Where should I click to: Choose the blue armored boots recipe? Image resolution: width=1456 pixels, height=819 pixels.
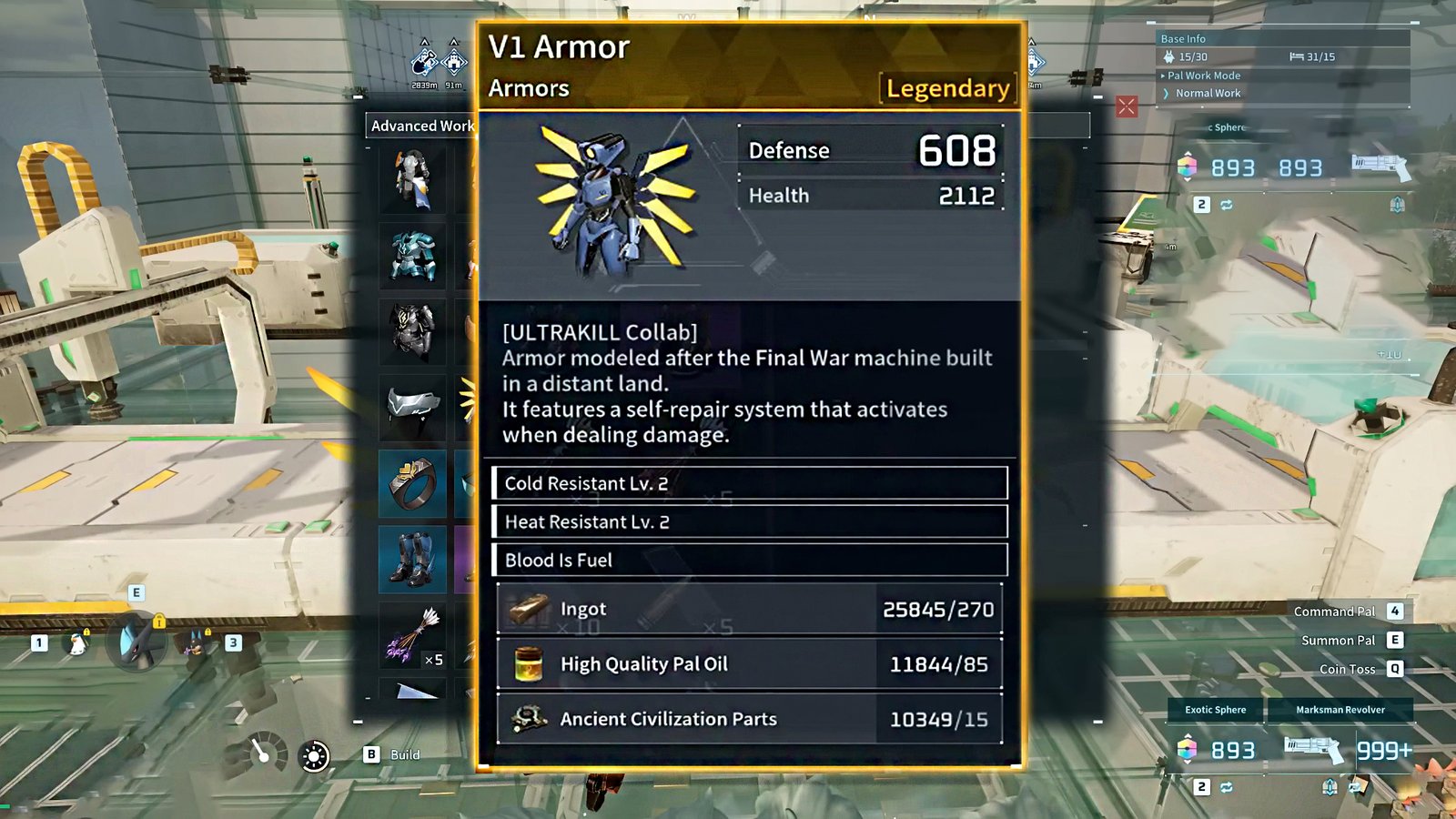pos(412,558)
